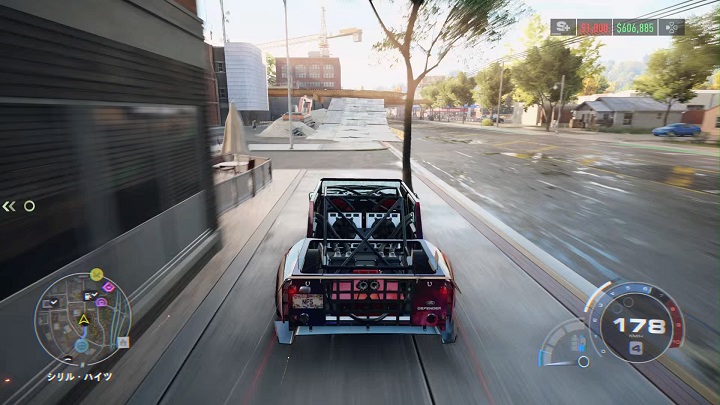This screenshot has height=405, width=720.
Task: Click the blue round marker on minimap
Action: click(x=81, y=346)
